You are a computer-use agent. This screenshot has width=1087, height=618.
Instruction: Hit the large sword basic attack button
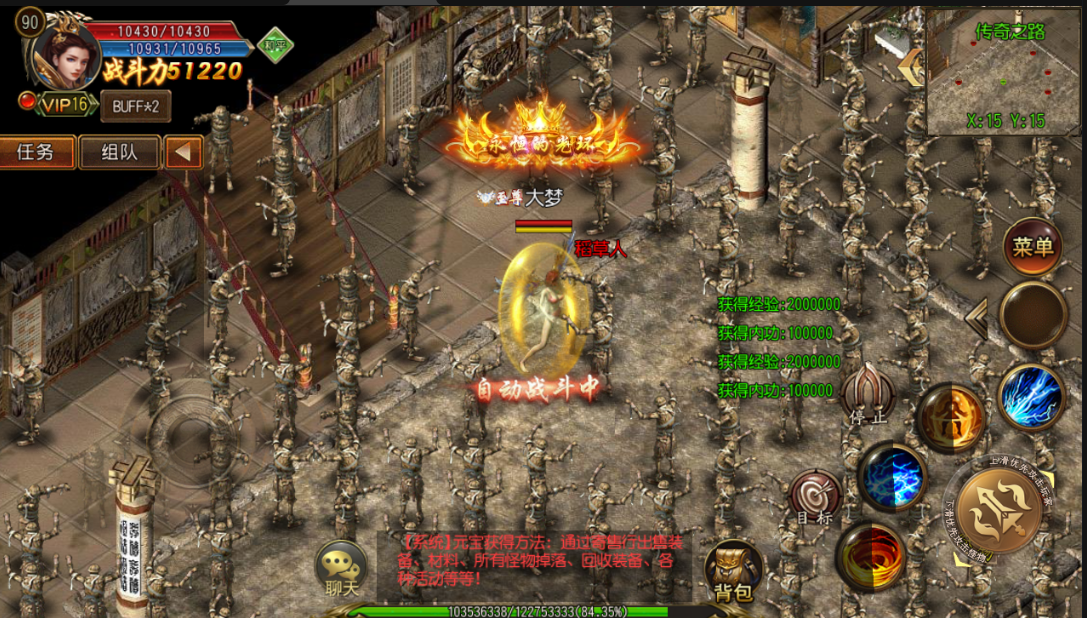click(999, 509)
